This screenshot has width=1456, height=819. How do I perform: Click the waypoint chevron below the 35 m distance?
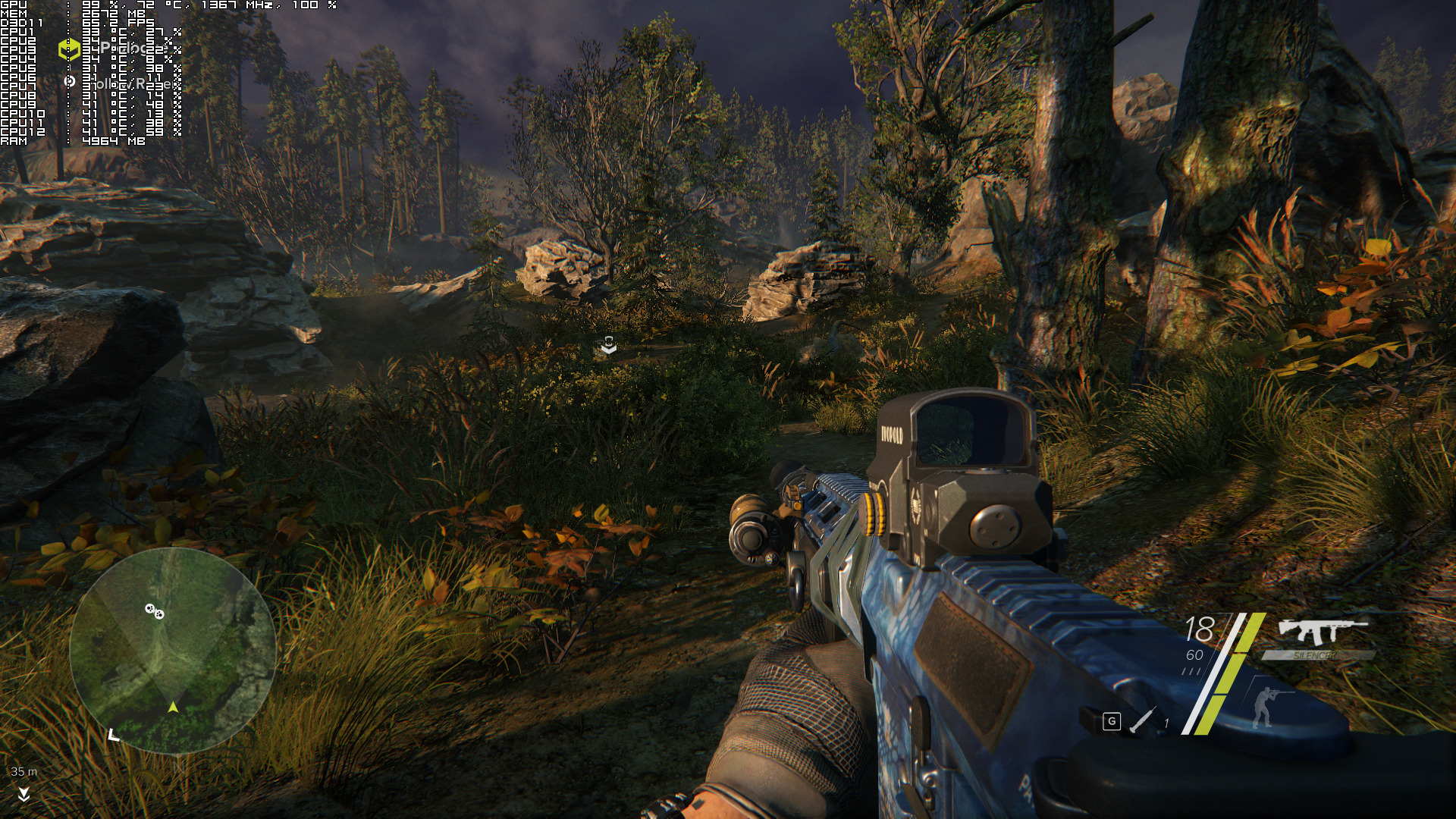[x=24, y=793]
